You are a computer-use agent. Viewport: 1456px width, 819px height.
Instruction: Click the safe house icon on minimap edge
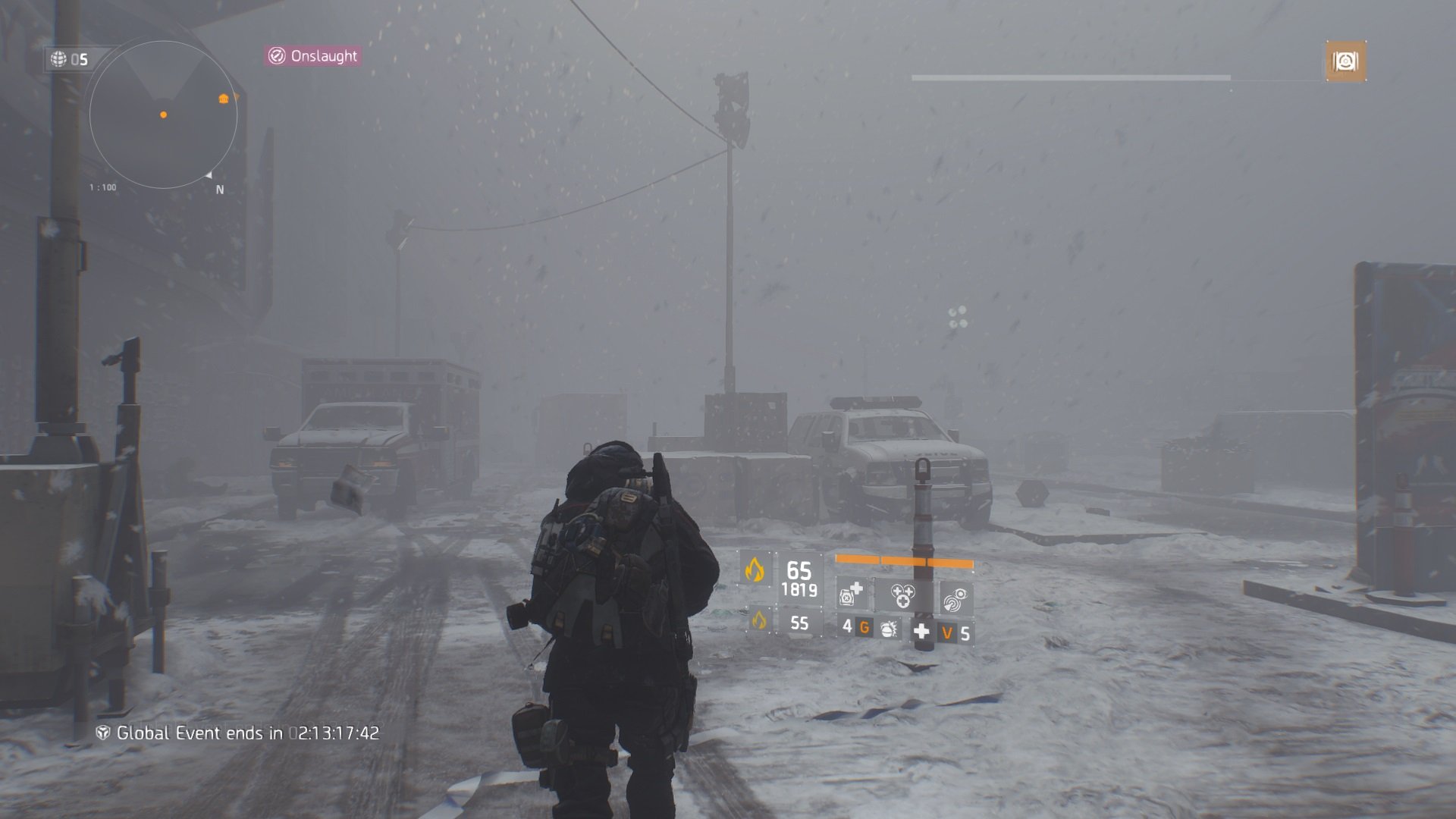tap(224, 99)
